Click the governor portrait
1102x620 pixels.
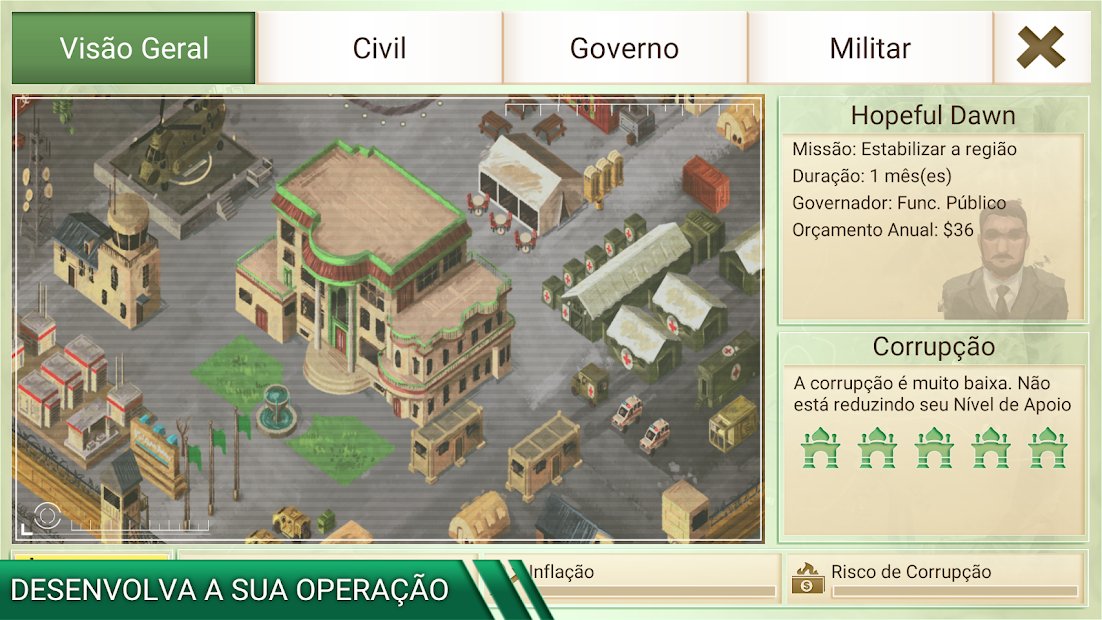1005,260
